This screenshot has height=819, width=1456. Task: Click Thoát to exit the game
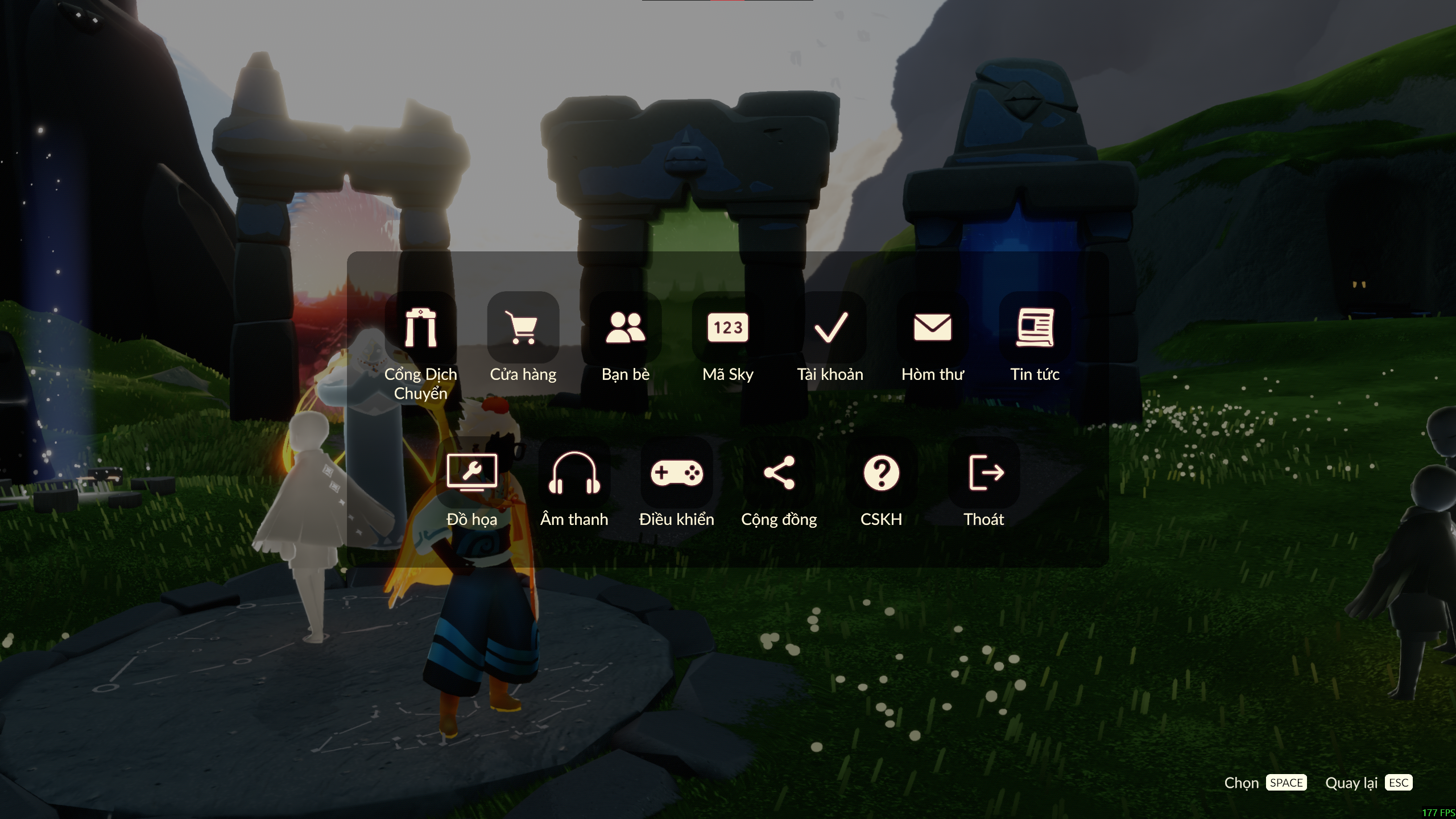click(984, 473)
